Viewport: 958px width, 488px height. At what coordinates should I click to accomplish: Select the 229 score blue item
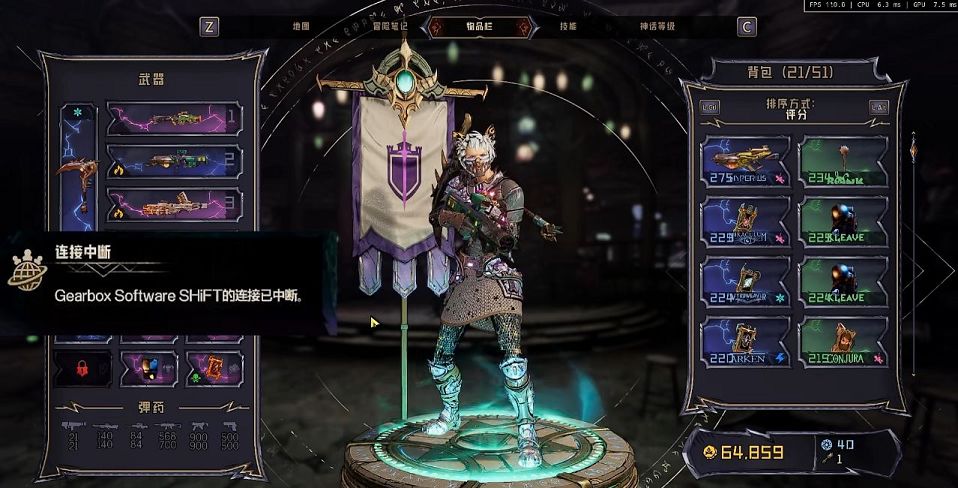(746, 222)
